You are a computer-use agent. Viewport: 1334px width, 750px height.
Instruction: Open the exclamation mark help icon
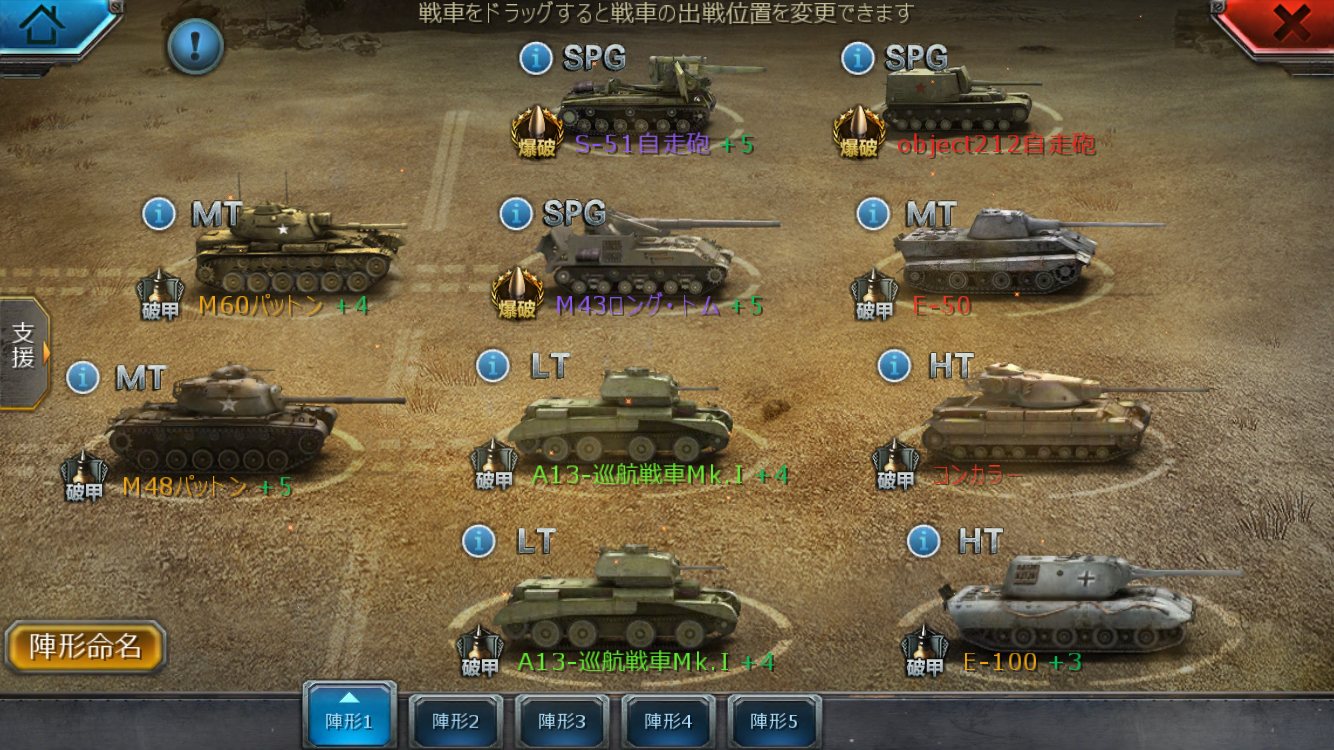point(194,46)
